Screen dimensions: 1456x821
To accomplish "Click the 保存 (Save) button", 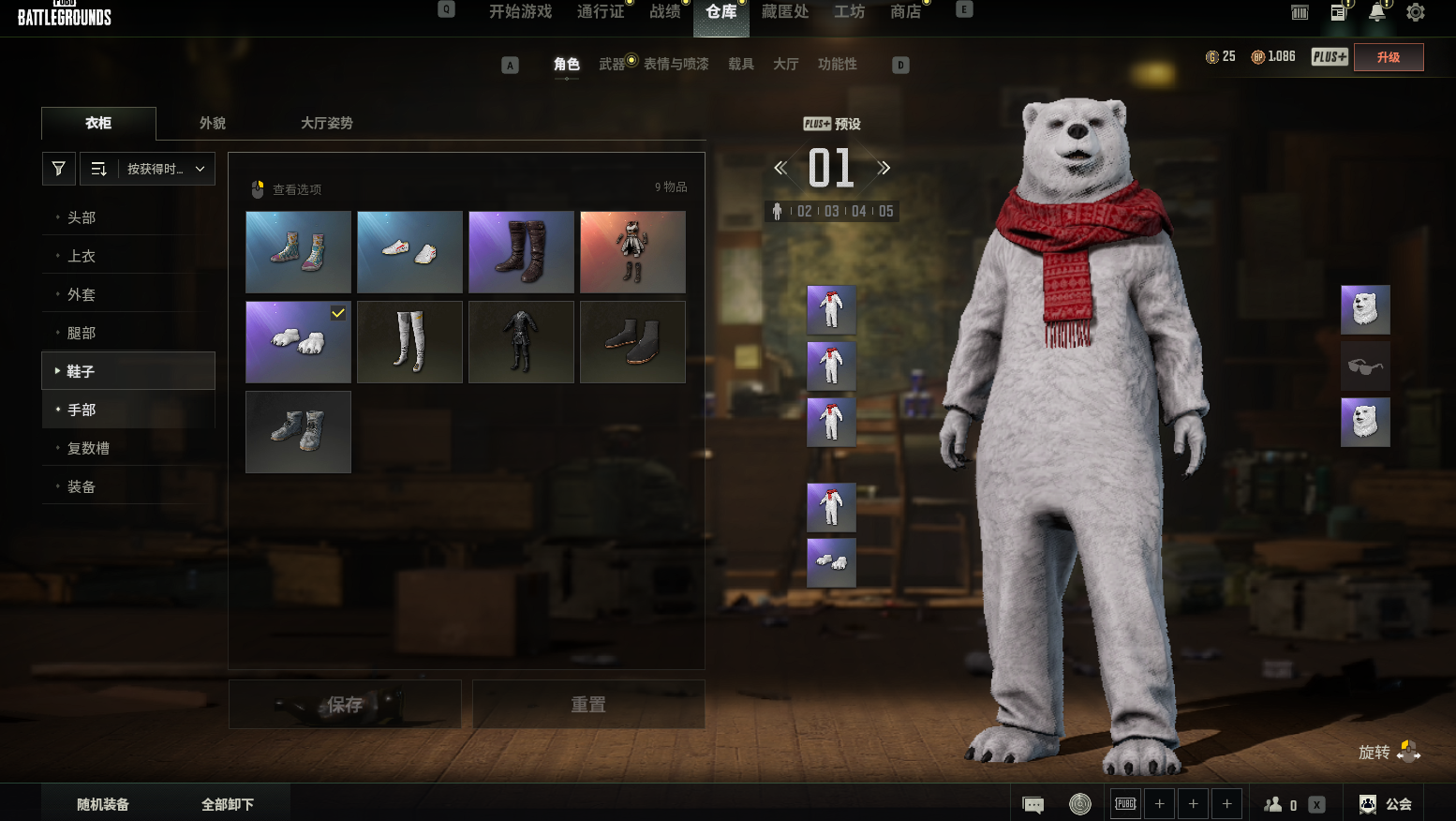I will coord(345,704).
